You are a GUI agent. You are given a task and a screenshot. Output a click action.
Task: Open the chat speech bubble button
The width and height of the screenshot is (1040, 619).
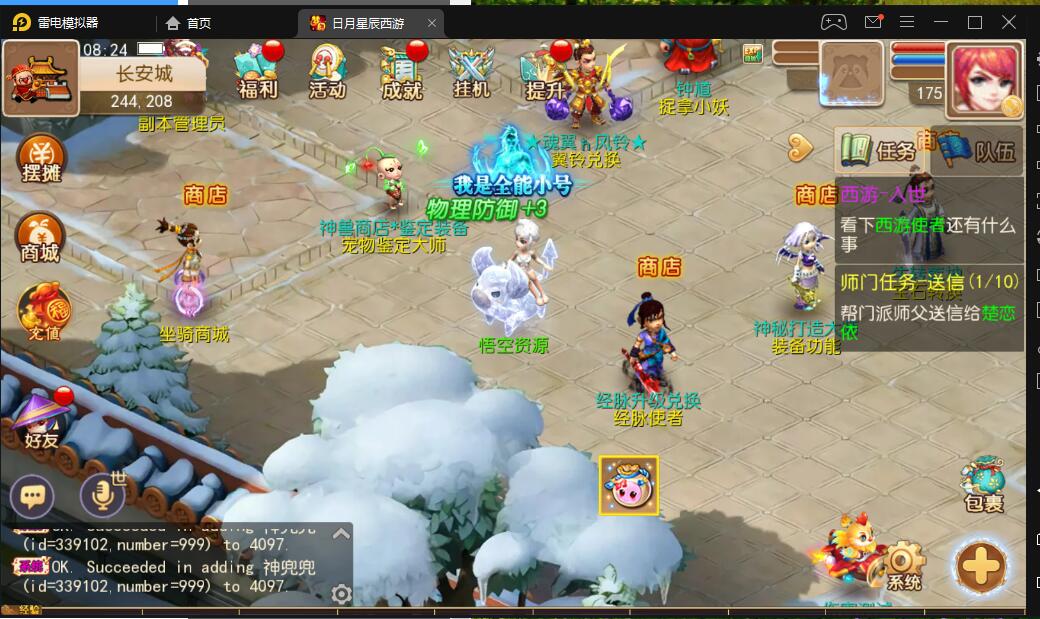[x=32, y=496]
